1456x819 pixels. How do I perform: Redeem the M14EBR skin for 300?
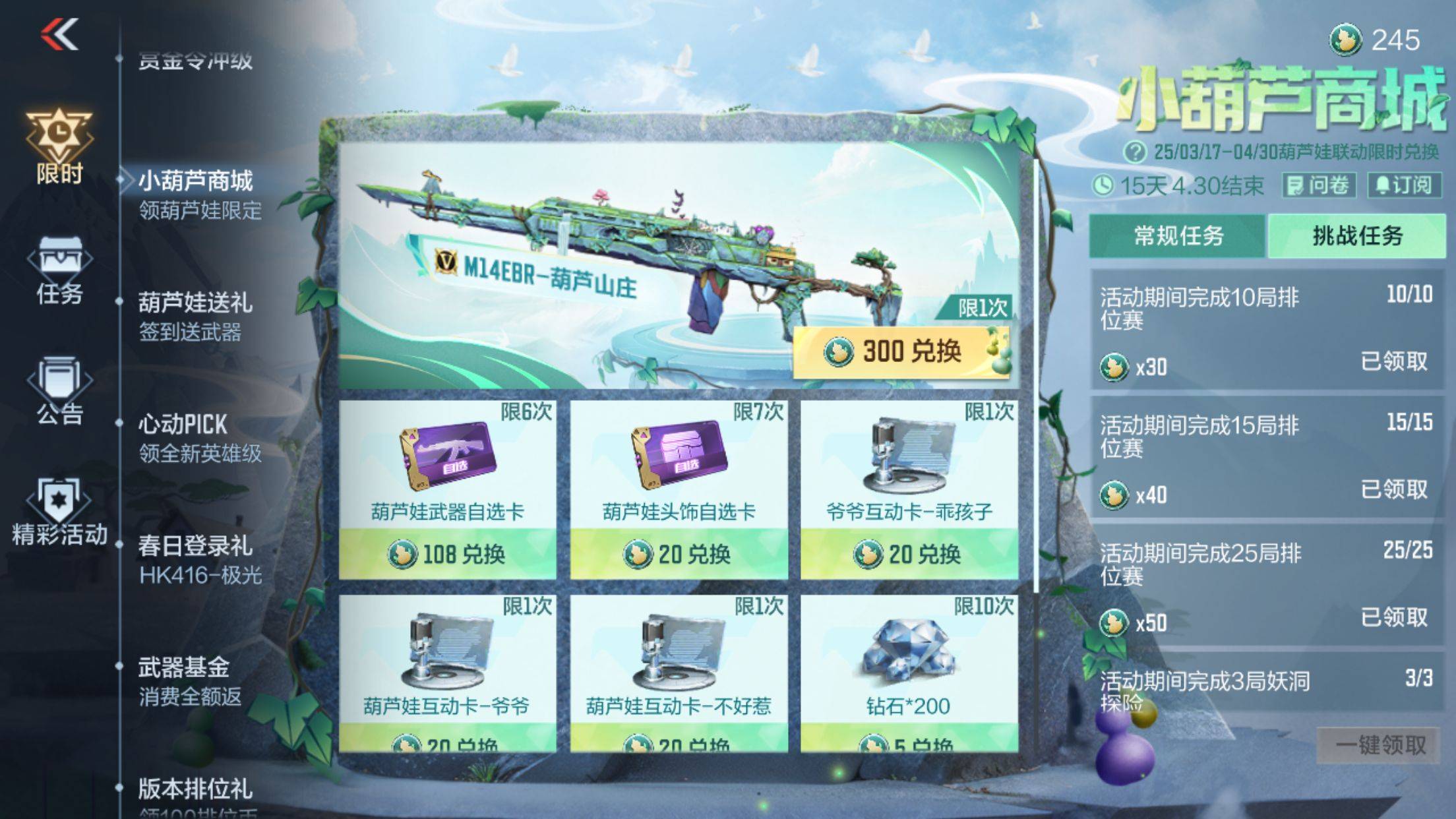coord(901,351)
